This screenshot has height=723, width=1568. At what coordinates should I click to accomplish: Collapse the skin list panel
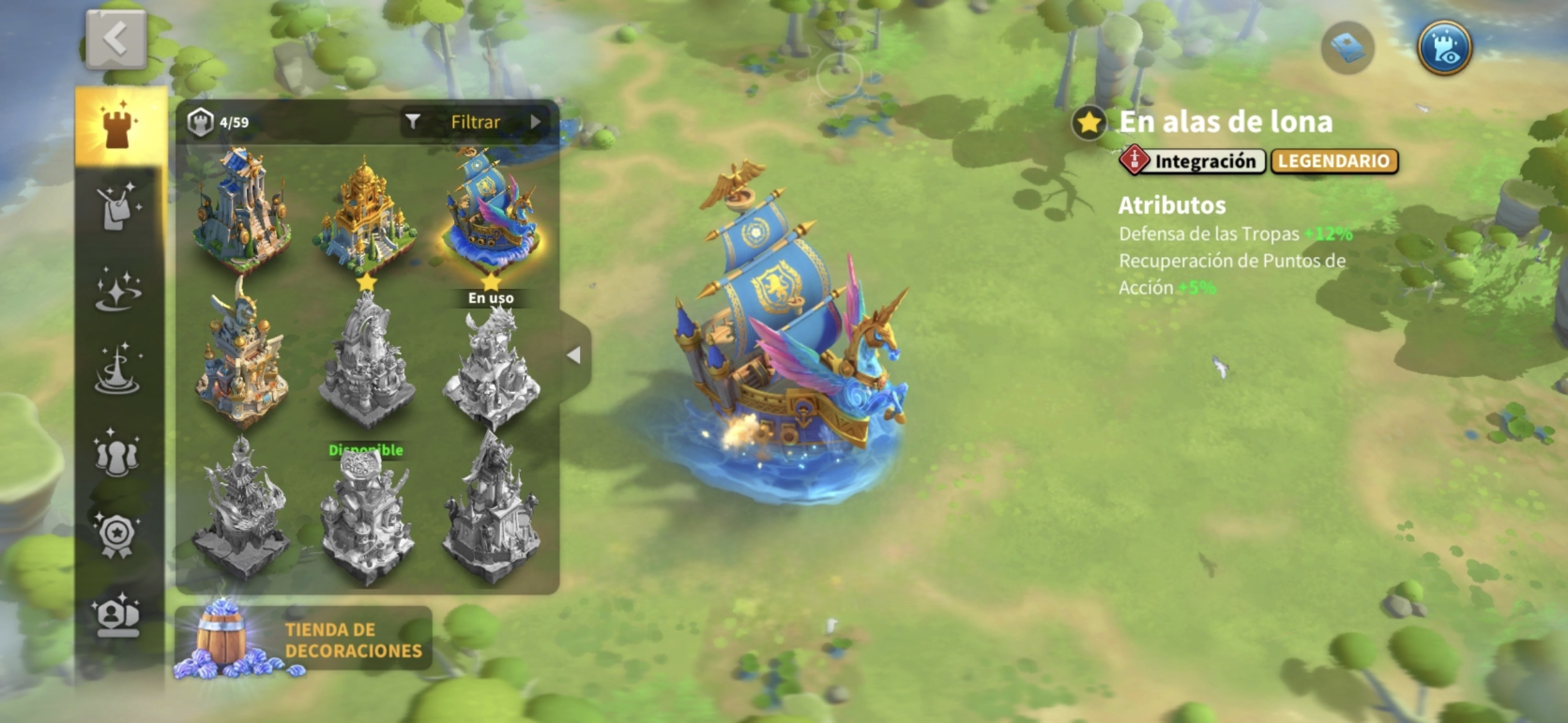[574, 355]
